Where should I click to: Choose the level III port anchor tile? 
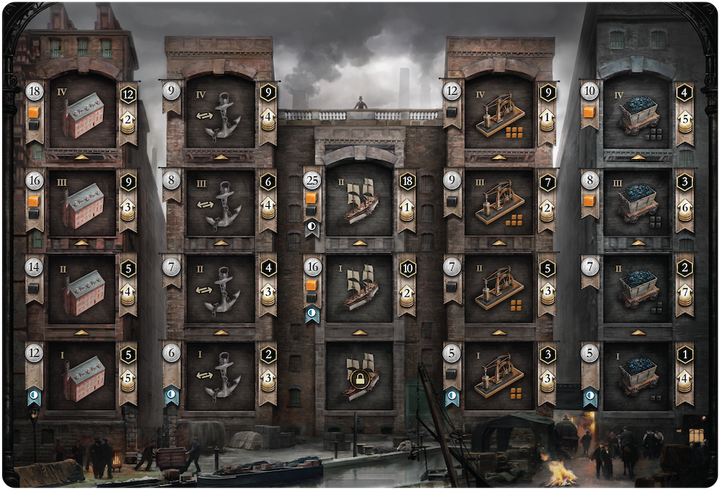pyautogui.click(x=220, y=201)
